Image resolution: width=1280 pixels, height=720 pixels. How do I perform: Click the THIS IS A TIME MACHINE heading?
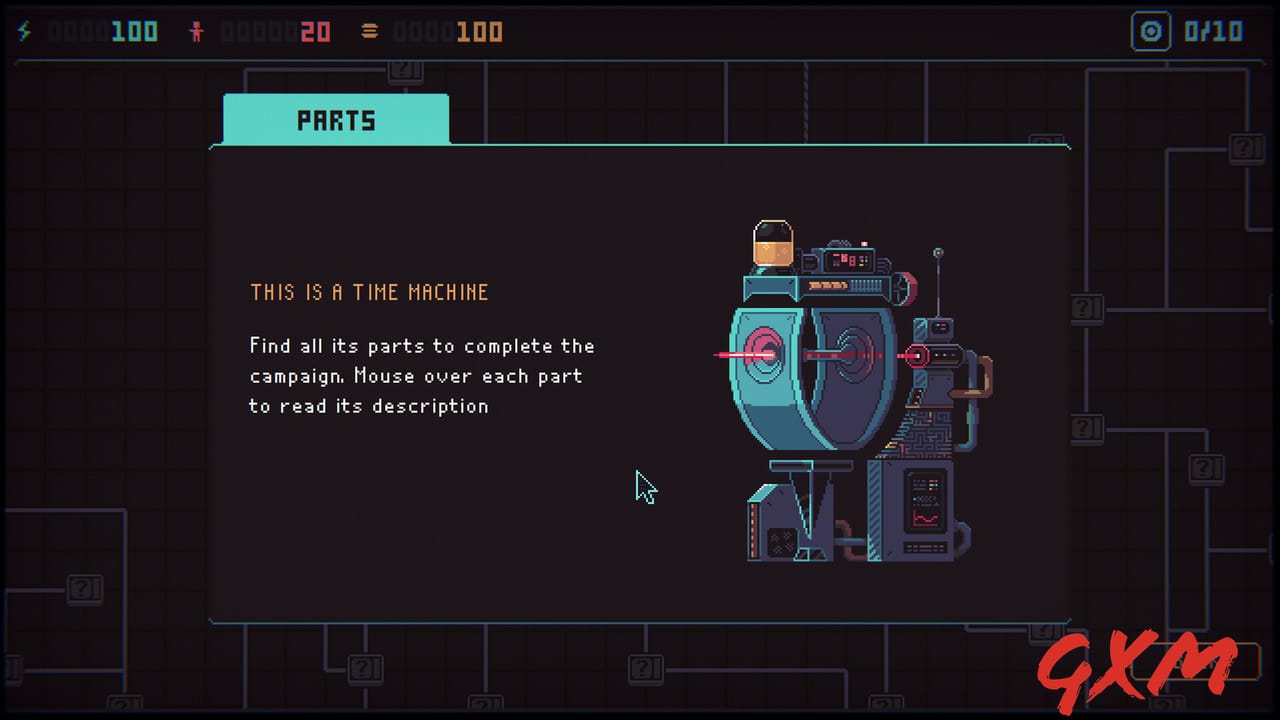click(x=369, y=292)
